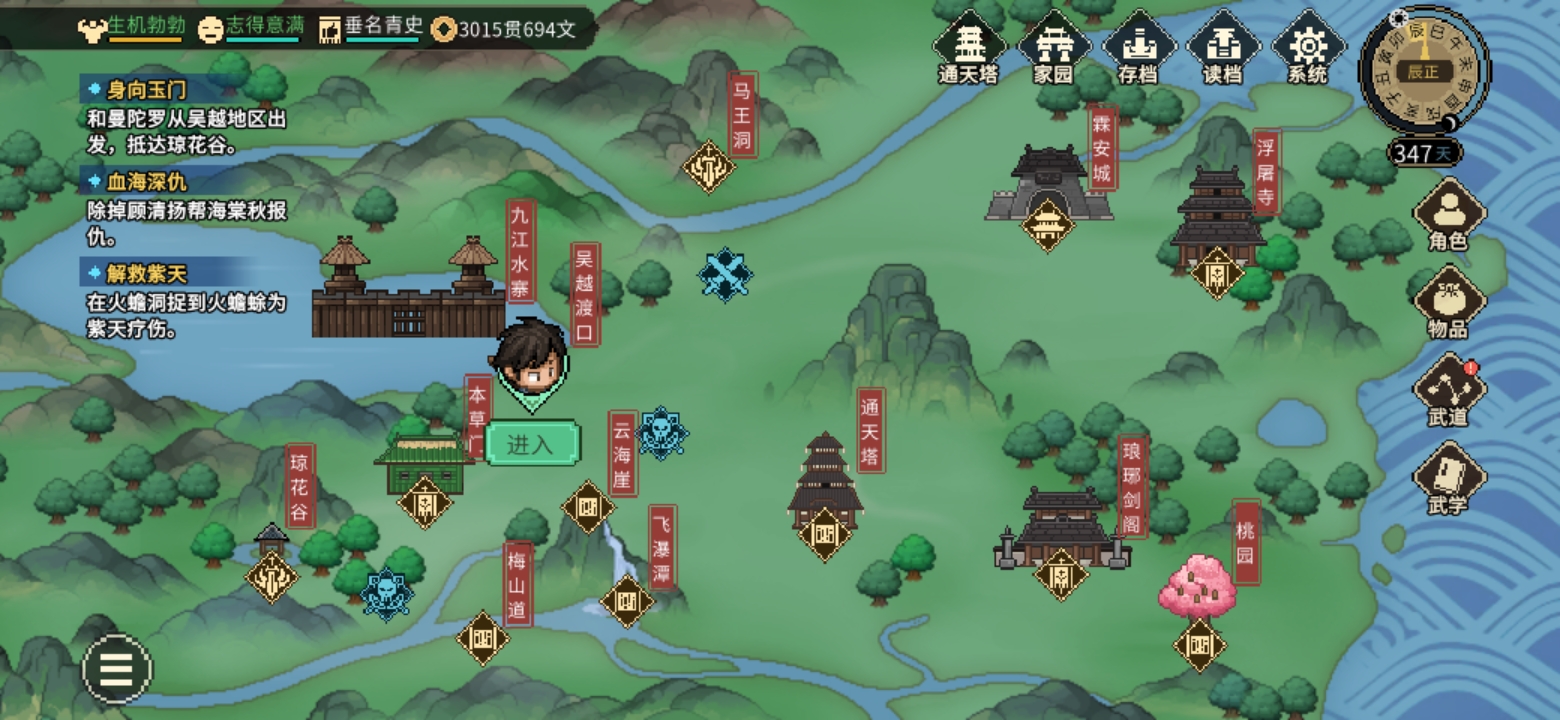
Task: Open the 存档 save game menu
Action: [1137, 46]
